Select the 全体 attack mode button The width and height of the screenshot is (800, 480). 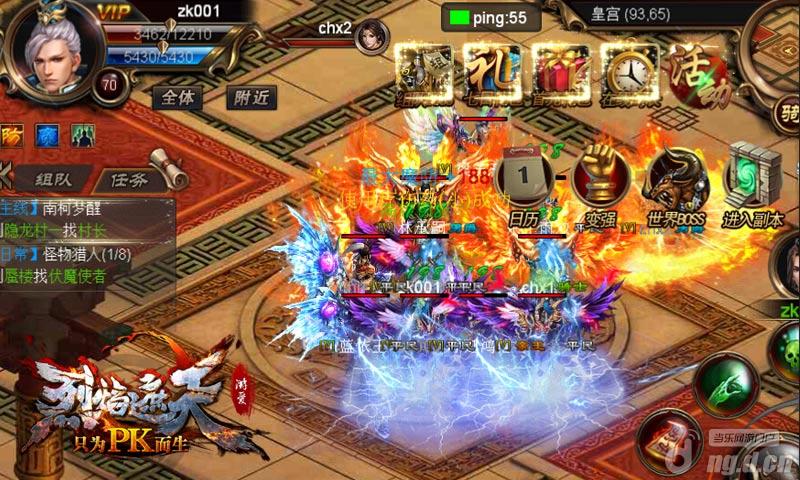[177, 97]
